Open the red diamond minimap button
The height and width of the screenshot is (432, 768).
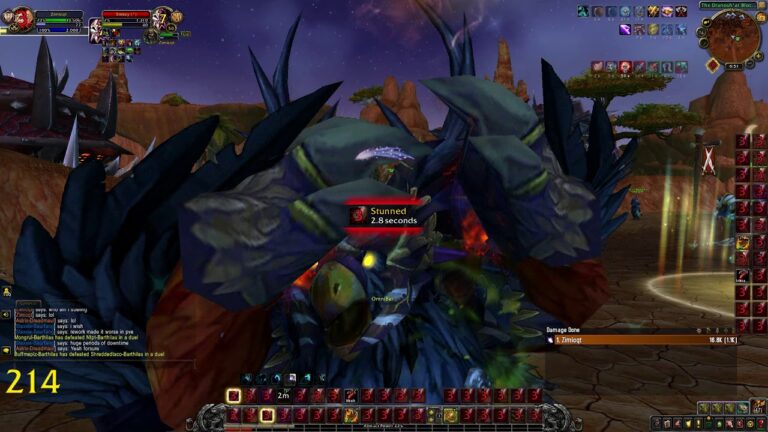click(711, 64)
